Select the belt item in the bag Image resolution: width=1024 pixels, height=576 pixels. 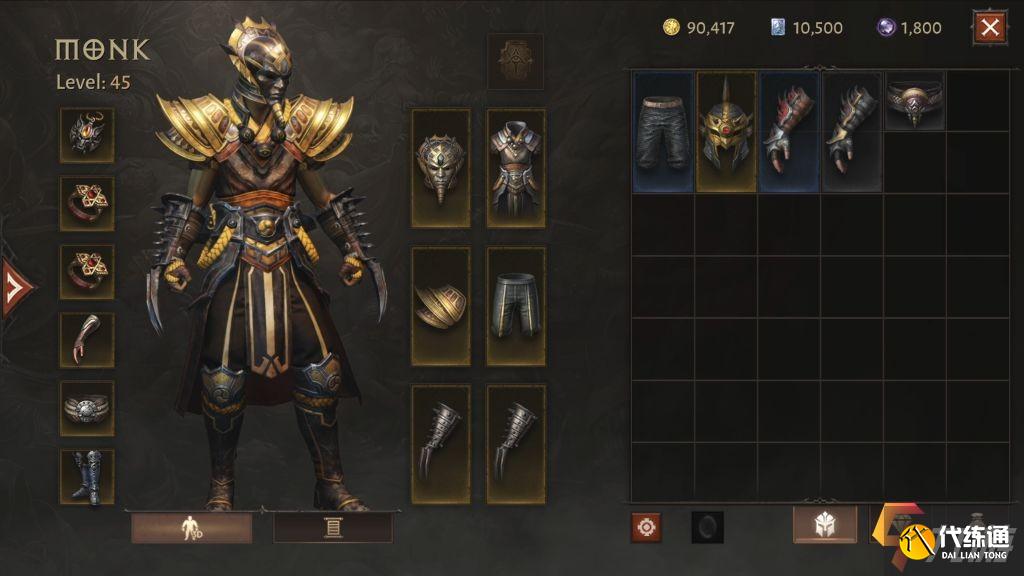(914, 103)
